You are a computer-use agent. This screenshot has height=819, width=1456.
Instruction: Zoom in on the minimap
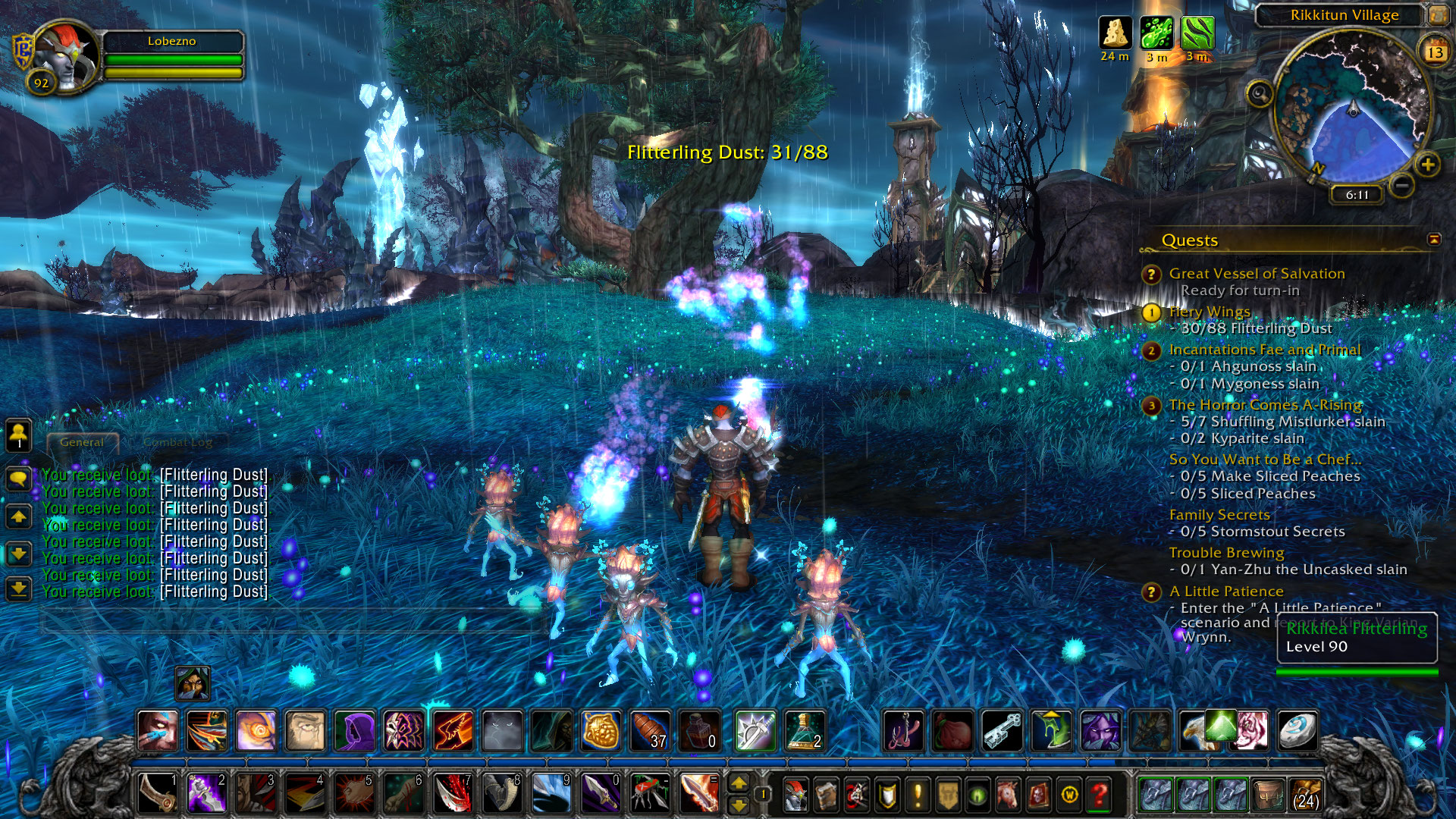pyautogui.click(x=1427, y=165)
